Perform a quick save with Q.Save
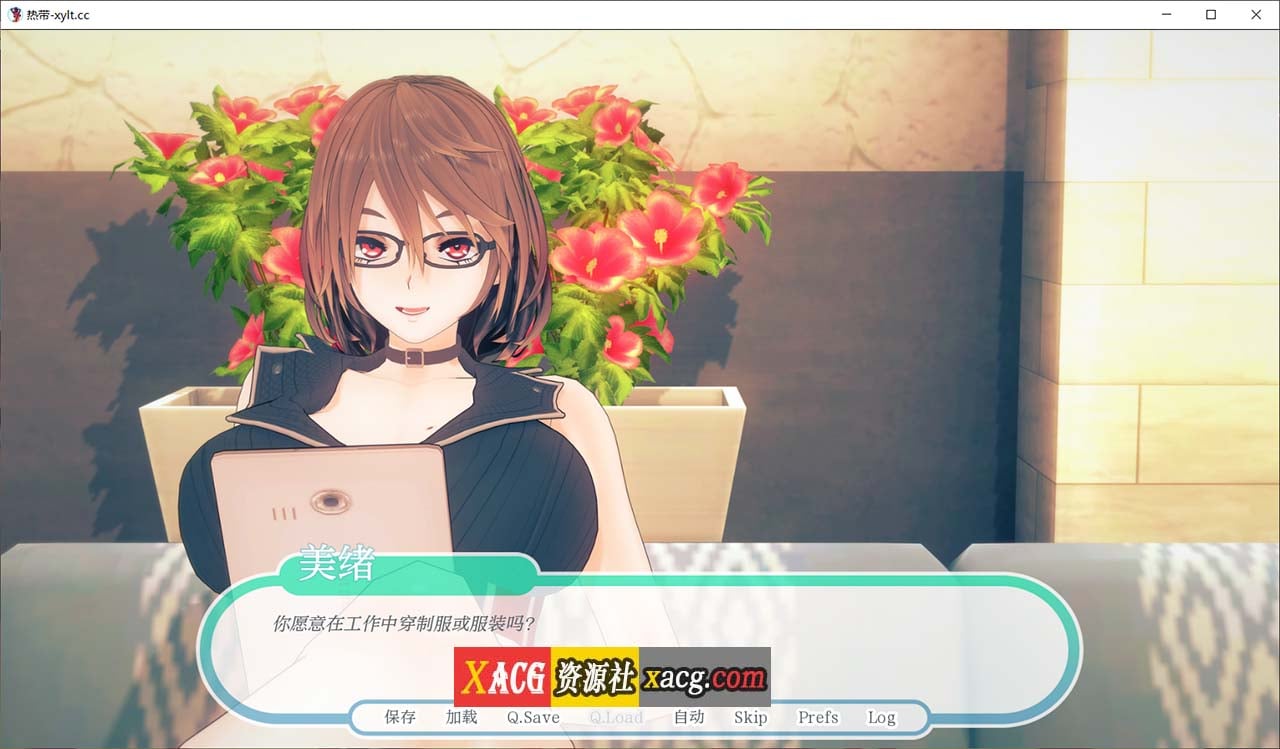 pos(531,717)
